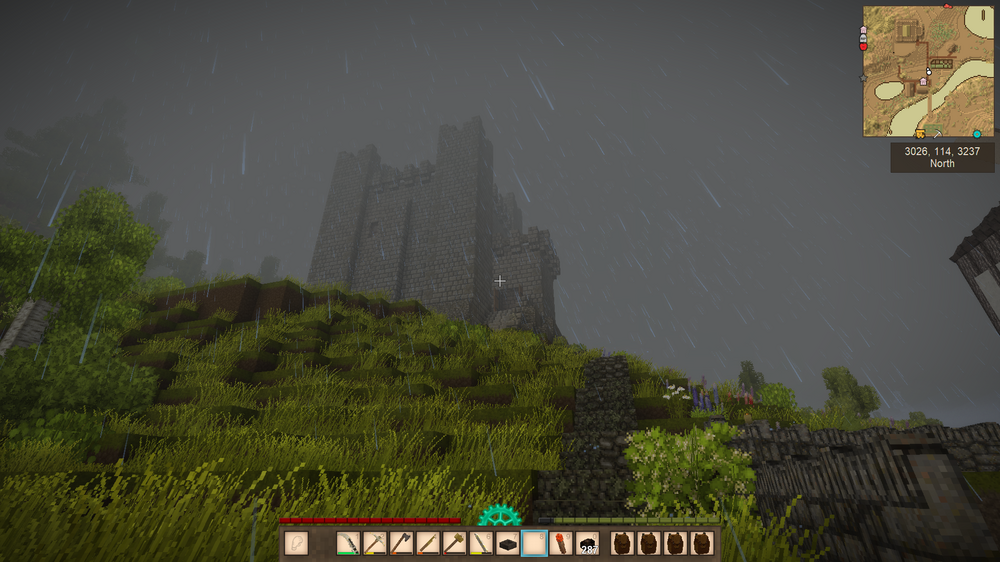Select the dark block in slot 7
The height and width of the screenshot is (562, 1000).
point(508,544)
